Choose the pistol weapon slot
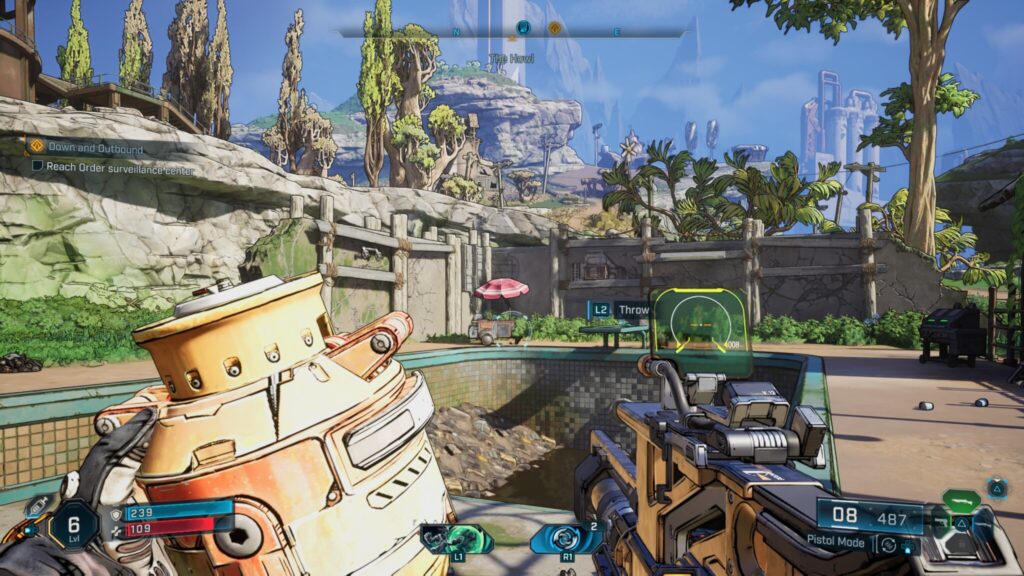The width and height of the screenshot is (1024, 576). tap(942, 521)
